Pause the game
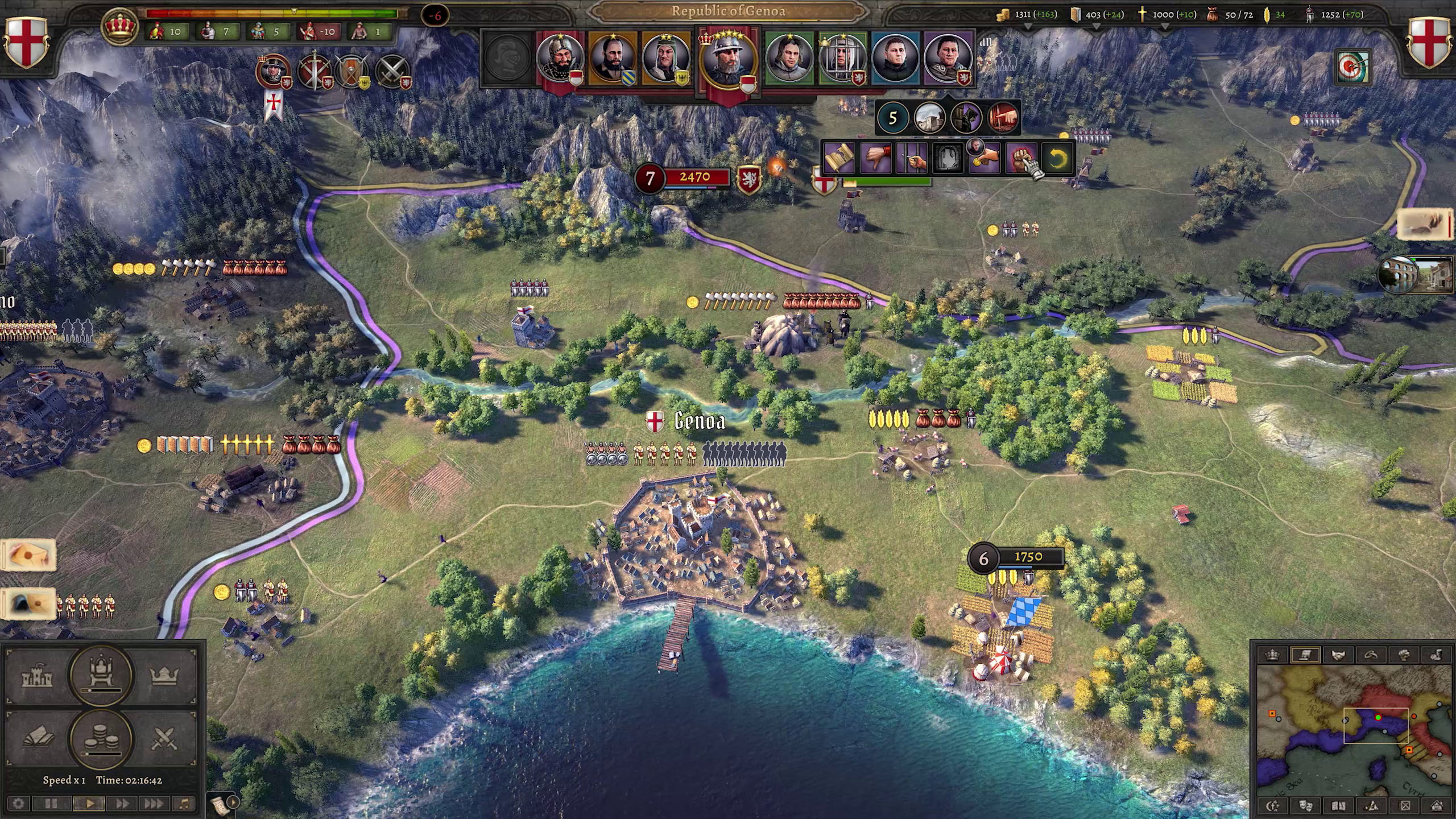Screen dimensions: 1456x819 [x=51, y=804]
